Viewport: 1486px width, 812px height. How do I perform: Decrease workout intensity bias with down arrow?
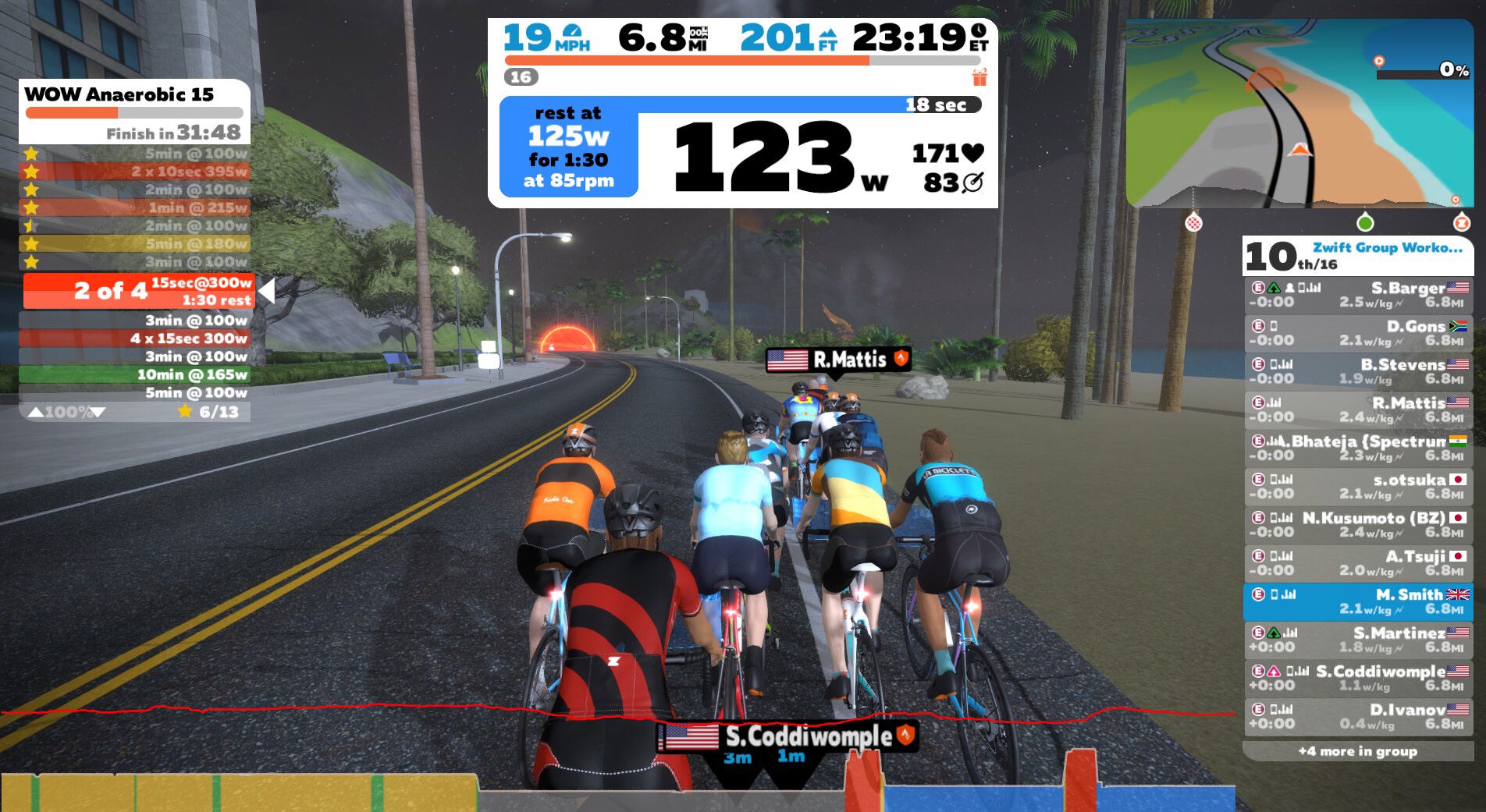(x=98, y=412)
